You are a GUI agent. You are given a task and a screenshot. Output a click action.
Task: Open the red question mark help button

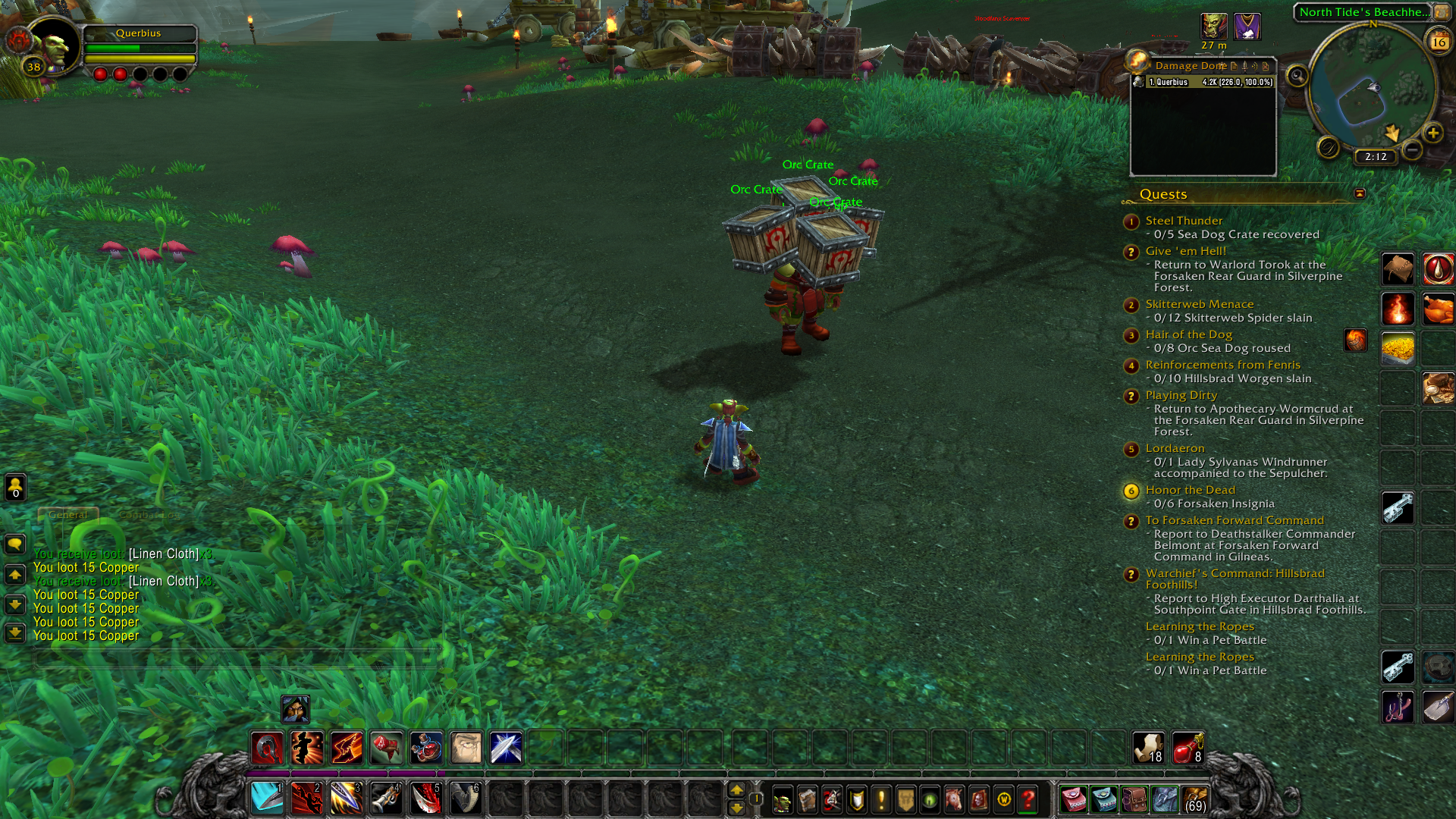point(1028,800)
